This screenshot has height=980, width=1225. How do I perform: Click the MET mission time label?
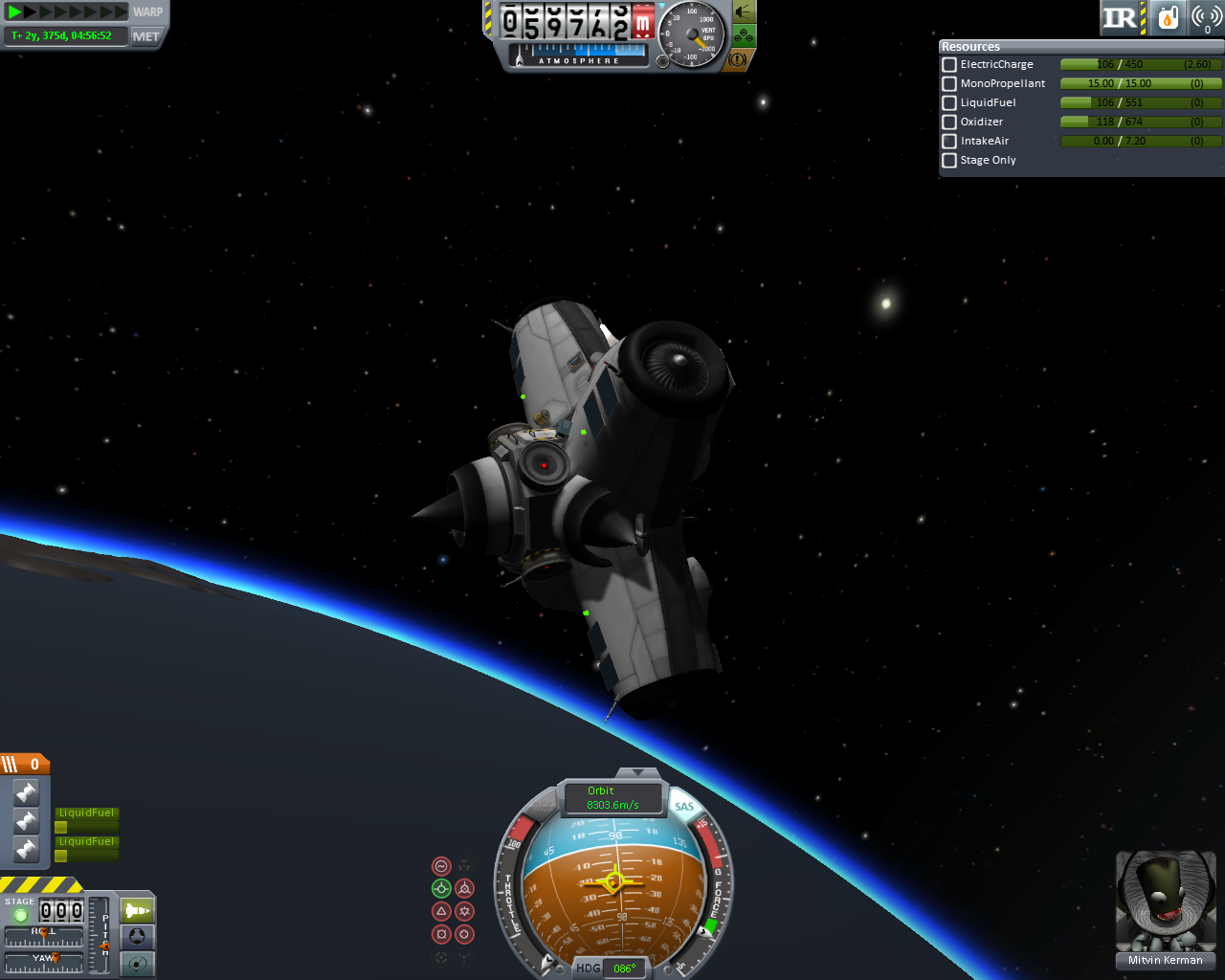146,36
